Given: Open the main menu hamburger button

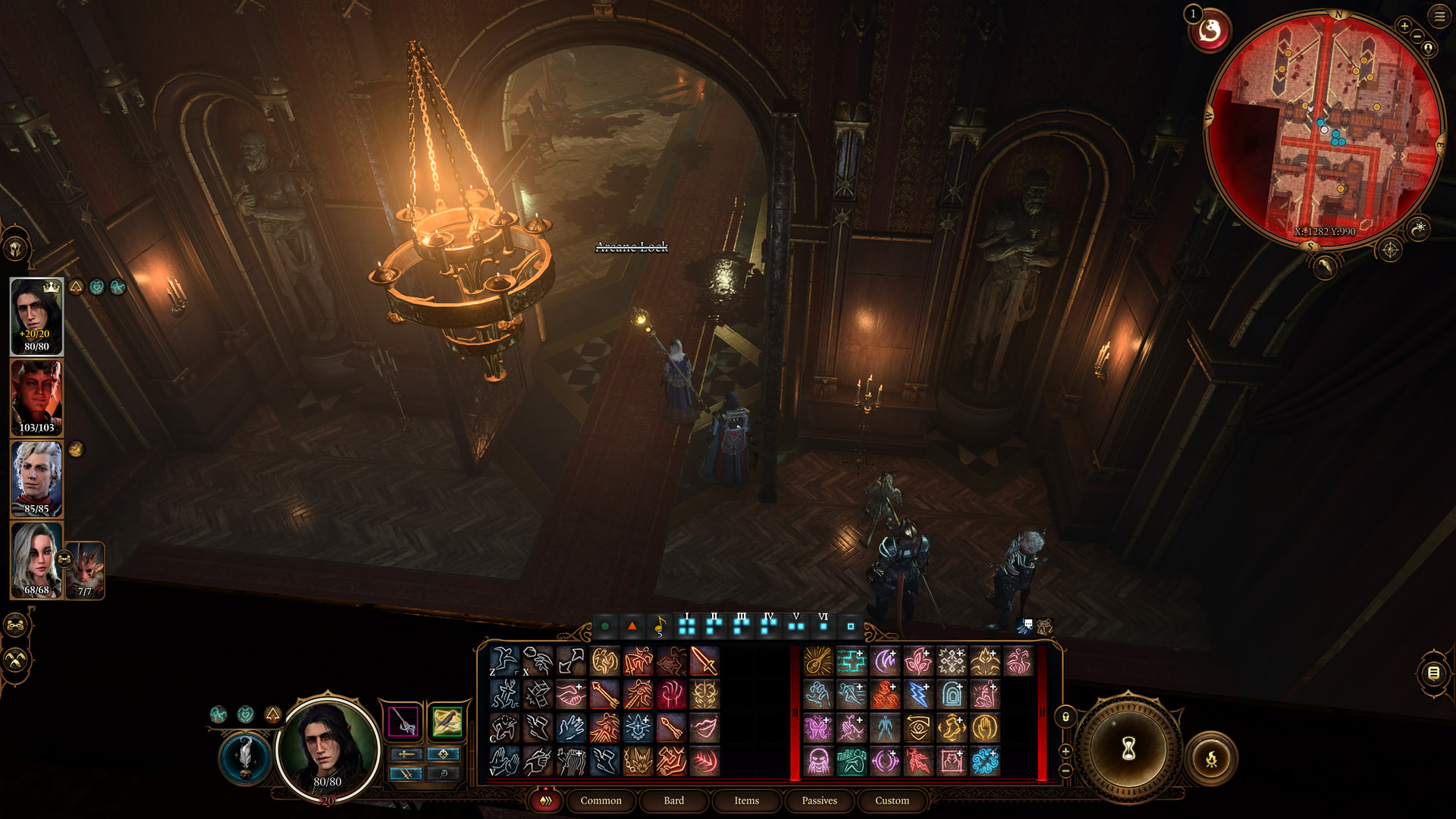Looking at the screenshot, I should (1439, 16).
